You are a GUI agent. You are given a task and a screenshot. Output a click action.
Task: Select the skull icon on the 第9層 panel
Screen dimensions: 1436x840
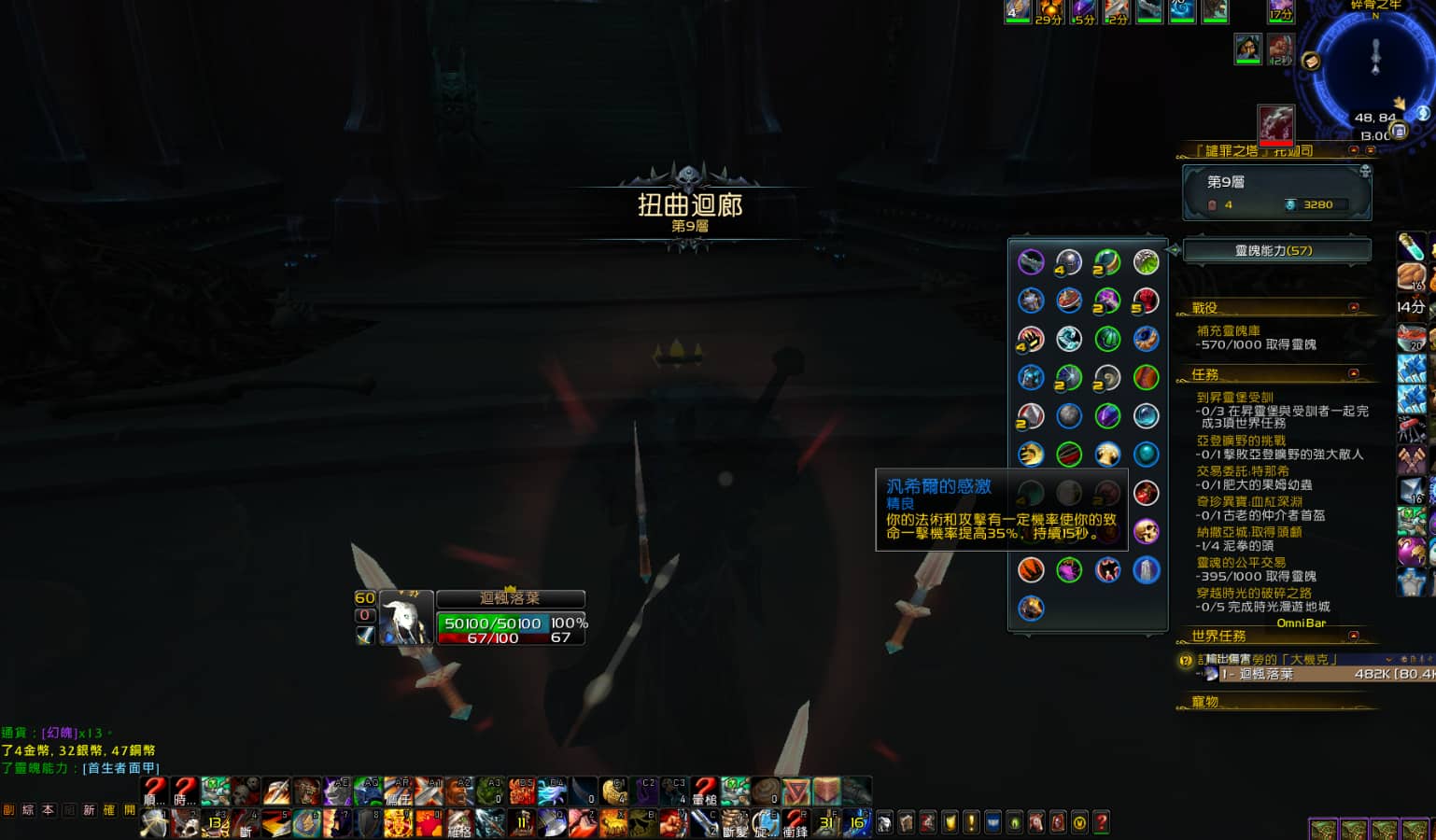1364,172
